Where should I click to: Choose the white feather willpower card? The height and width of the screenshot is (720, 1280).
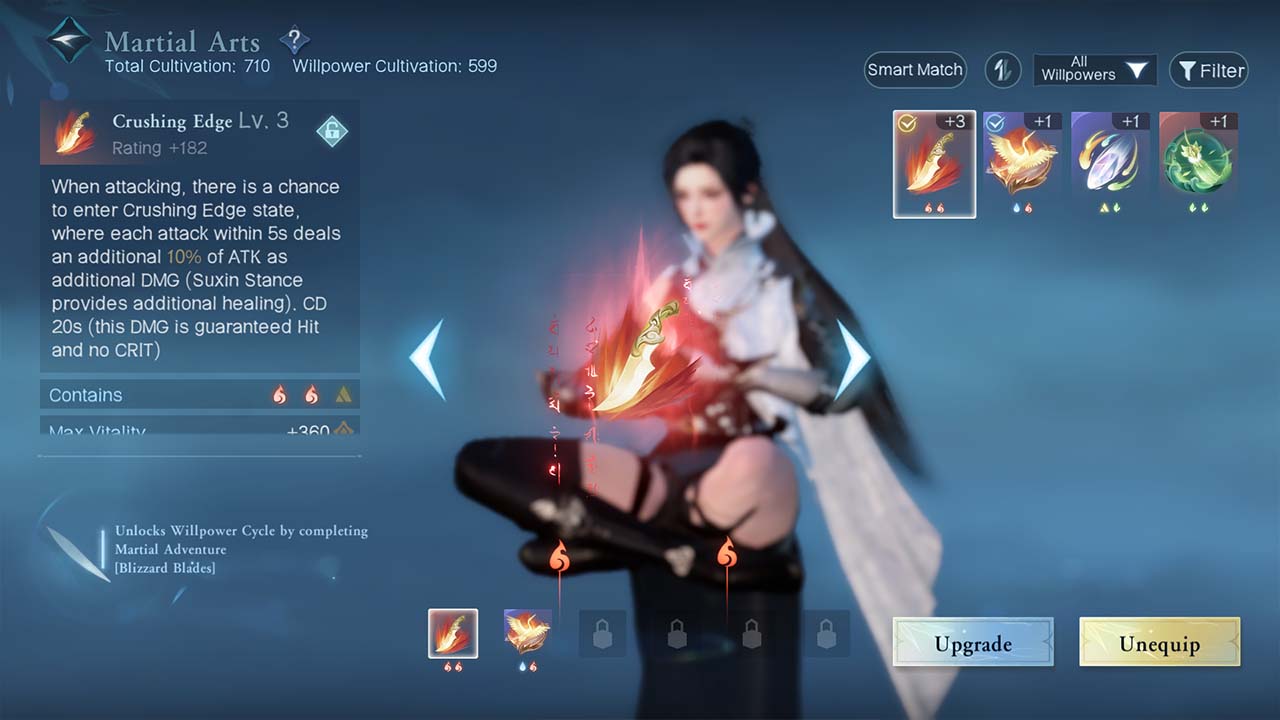[x=1110, y=160]
